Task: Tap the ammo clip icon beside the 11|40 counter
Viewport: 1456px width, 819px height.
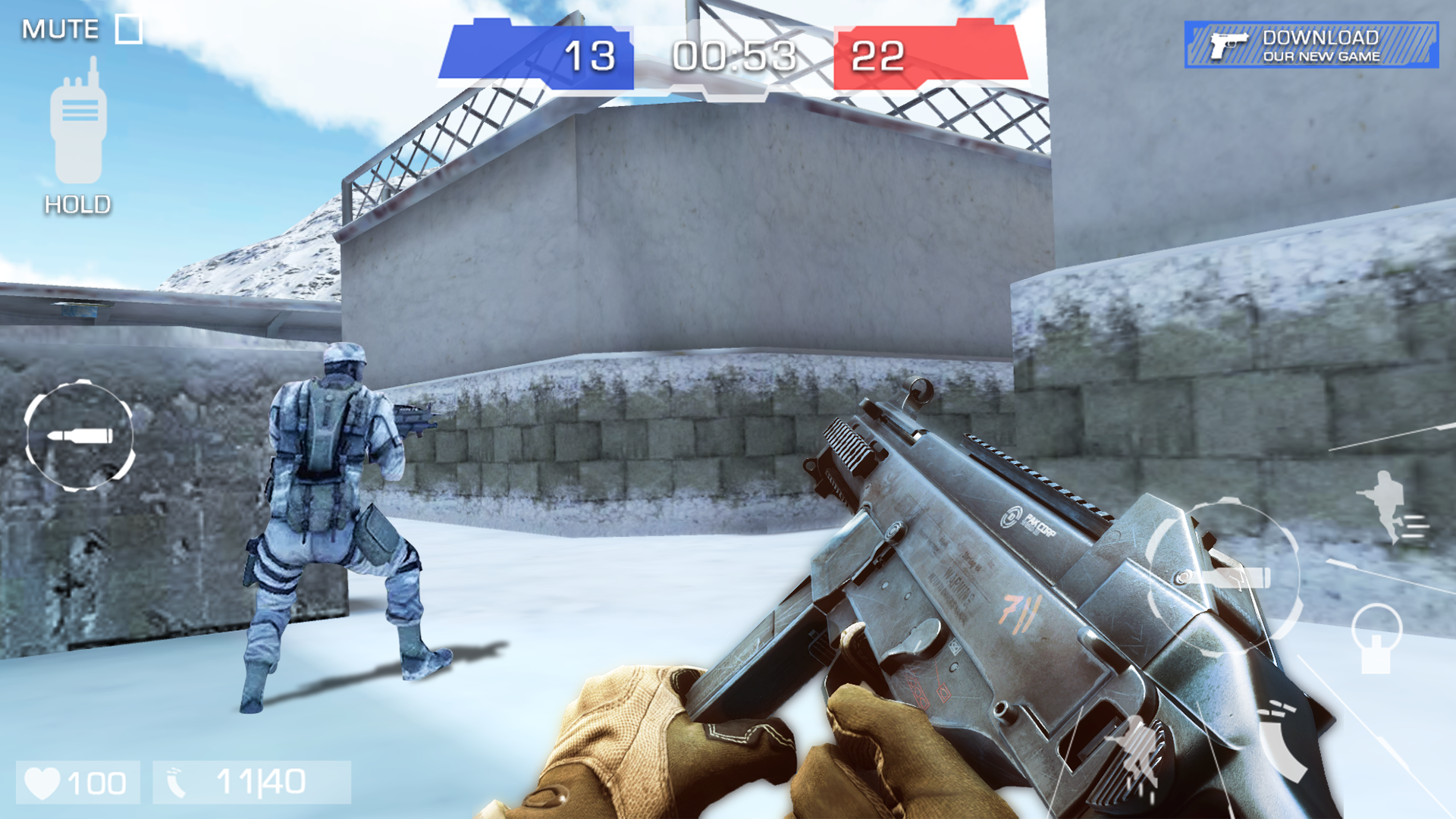Action: 176,782
